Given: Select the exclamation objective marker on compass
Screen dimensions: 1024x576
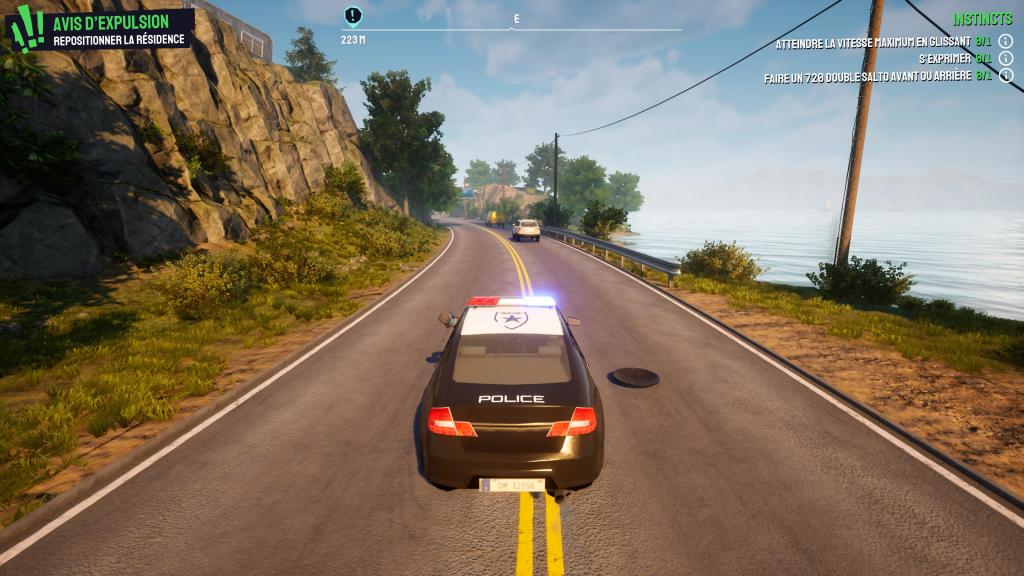Looking at the screenshot, I should (352, 15).
